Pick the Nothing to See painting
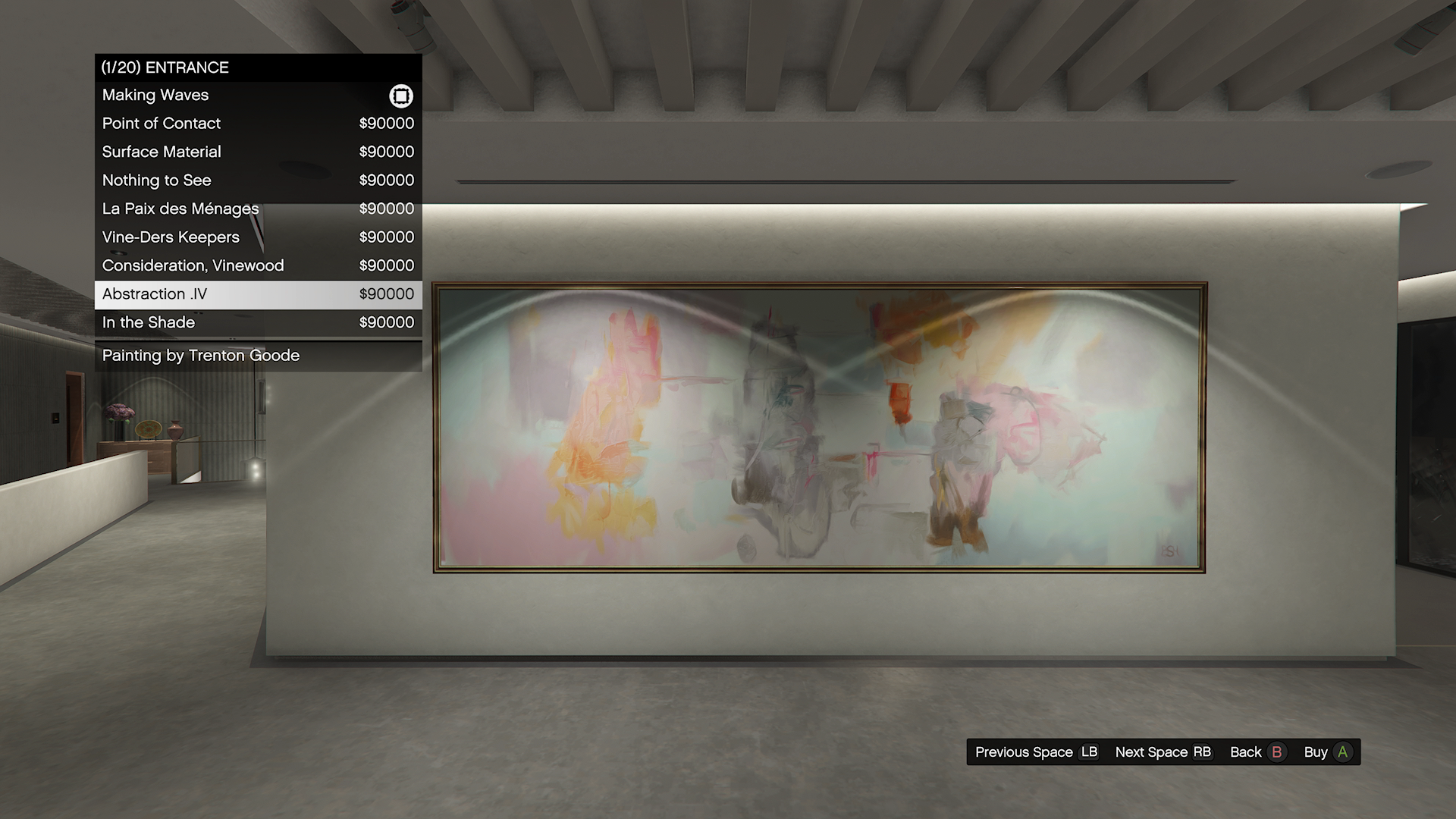This screenshot has width=1456, height=819. 258,180
